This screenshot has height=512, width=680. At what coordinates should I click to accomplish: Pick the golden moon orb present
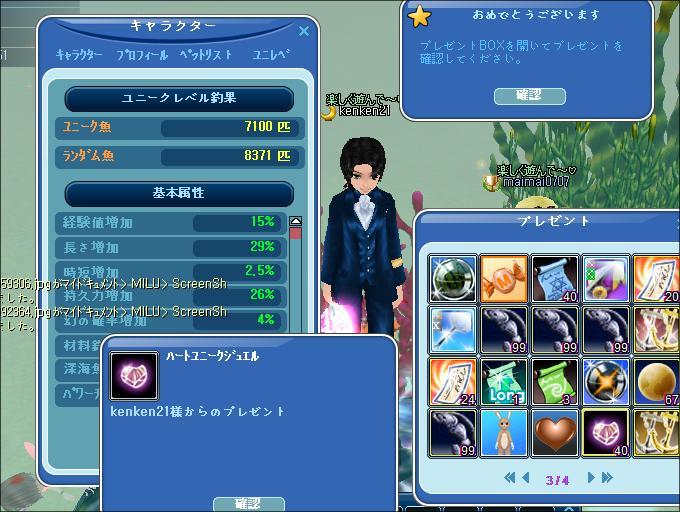(657, 381)
